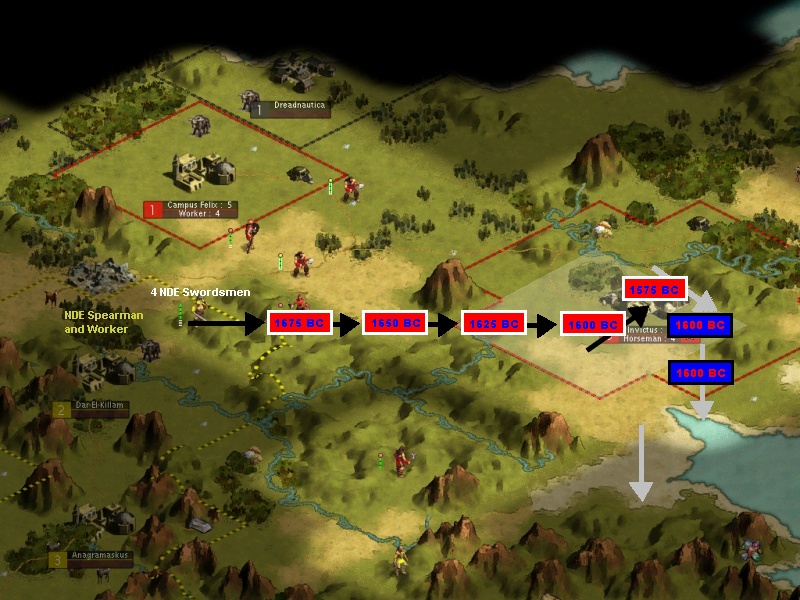Choose the Anagramaskus city name banner
The width and height of the screenshot is (800, 600).
pos(98,558)
